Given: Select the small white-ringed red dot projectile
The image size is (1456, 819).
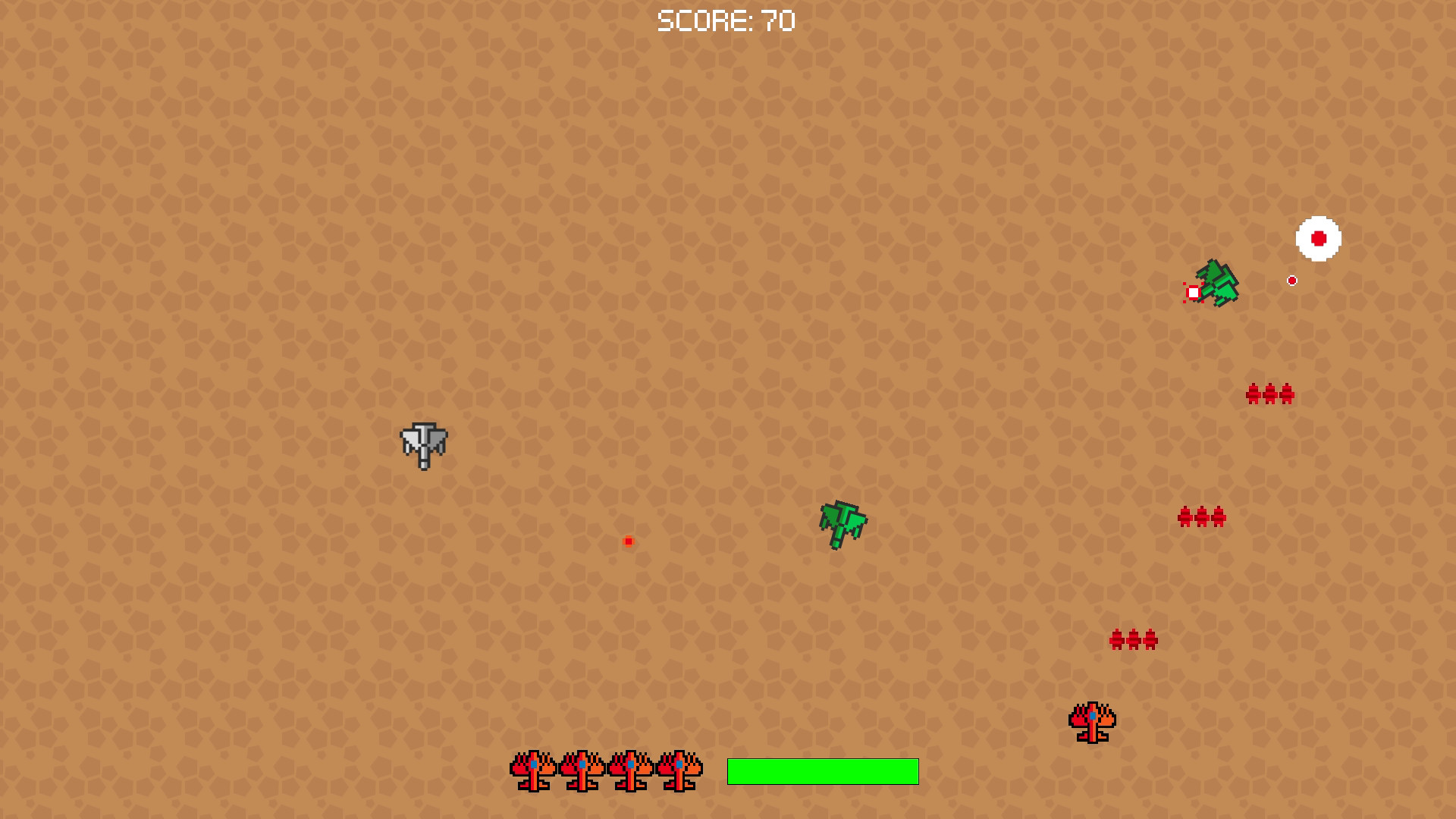Looking at the screenshot, I should pos(1291,279).
